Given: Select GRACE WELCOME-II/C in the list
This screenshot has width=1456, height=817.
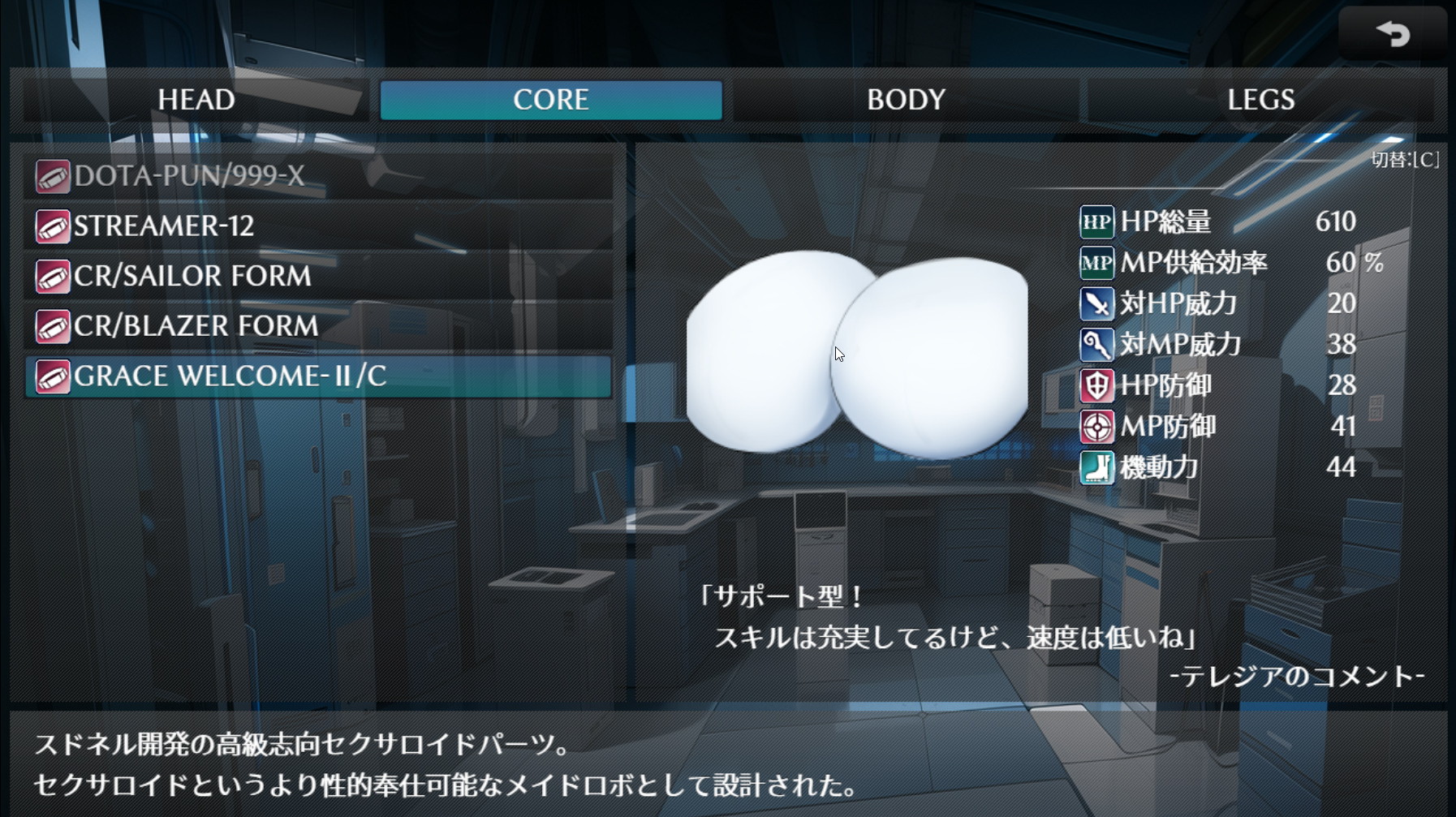Looking at the screenshot, I should 318,376.
